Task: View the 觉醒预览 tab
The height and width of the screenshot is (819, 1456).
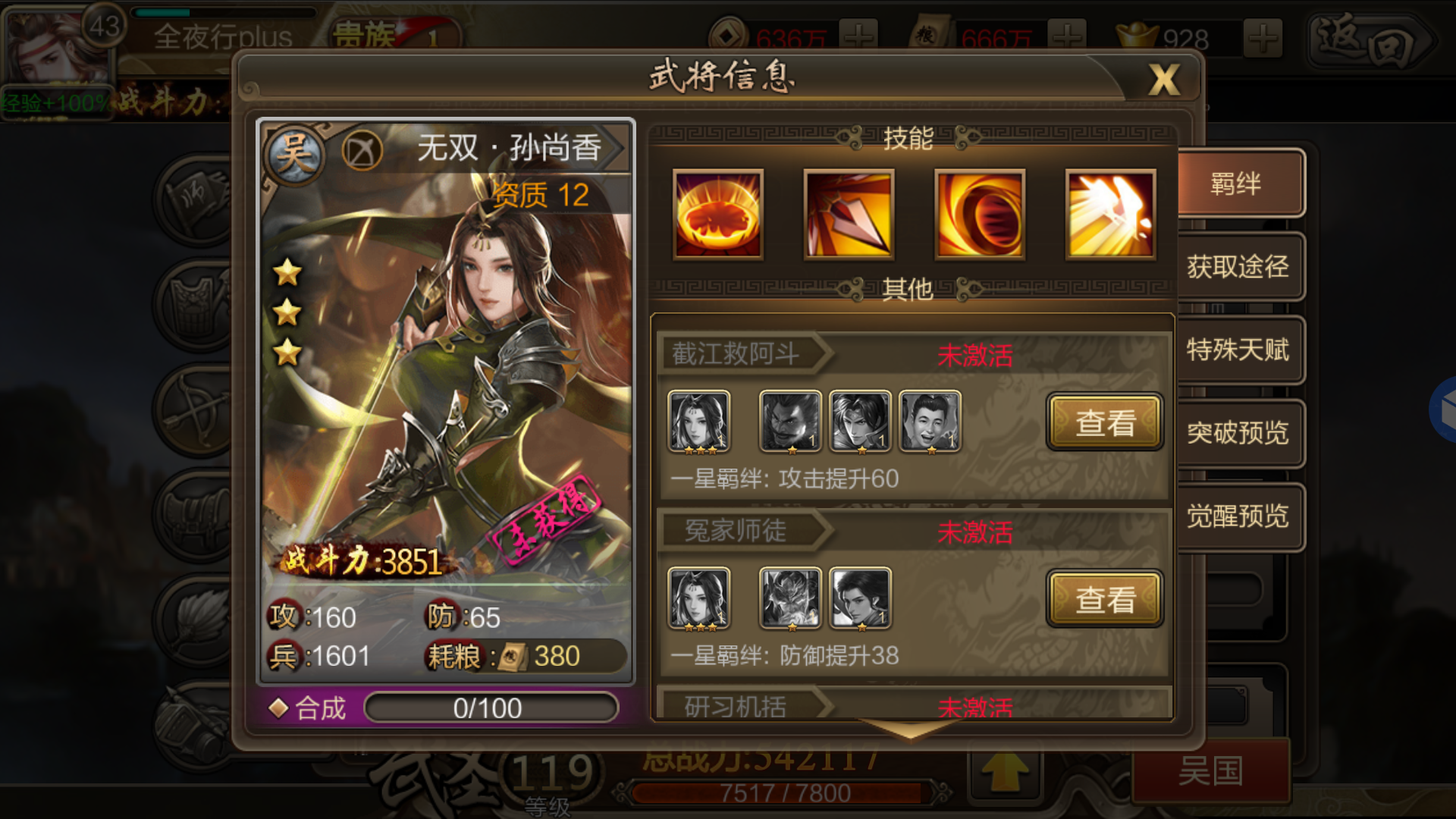Action: 1237,516
